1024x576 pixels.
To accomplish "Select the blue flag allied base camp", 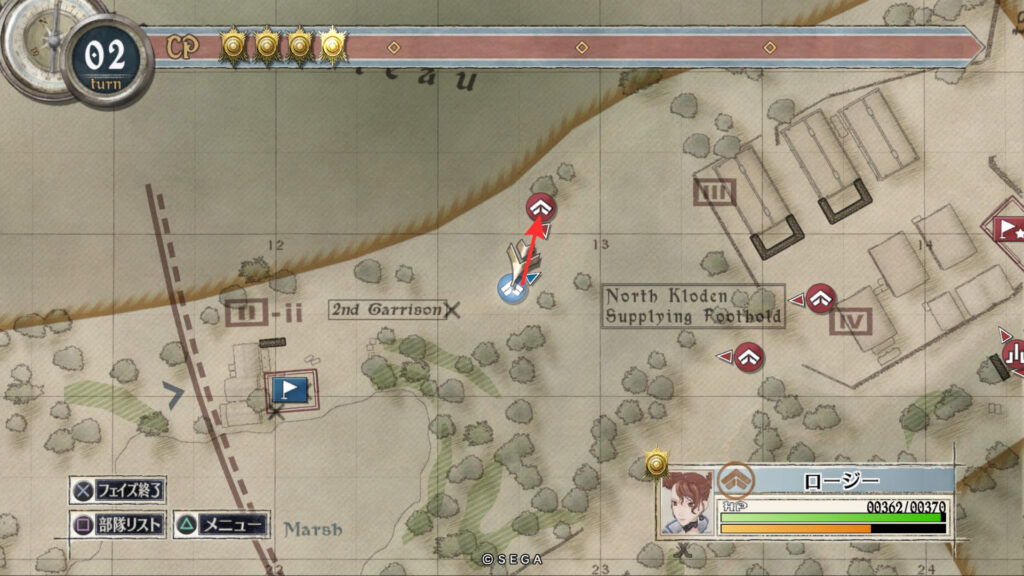I will click(289, 388).
